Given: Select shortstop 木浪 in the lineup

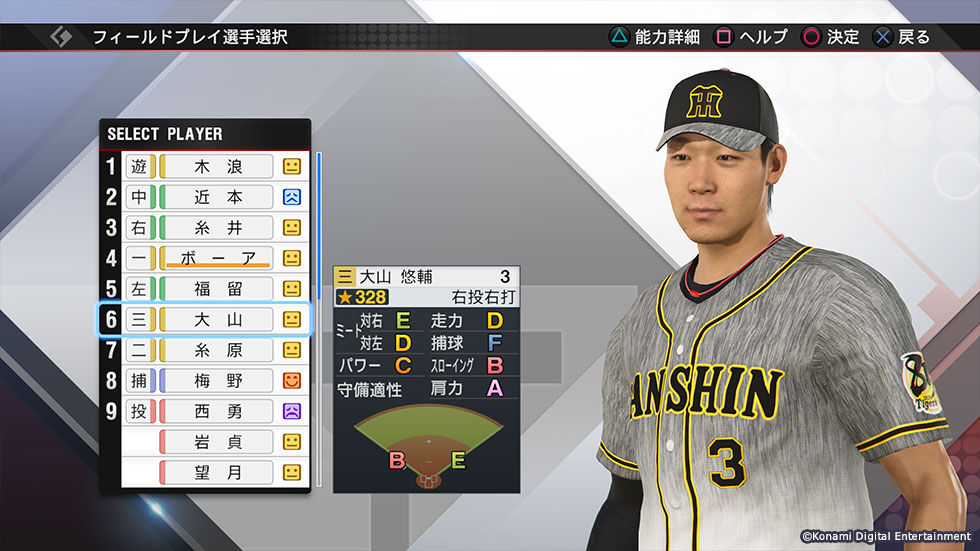Looking at the screenshot, I should click(x=218, y=167).
